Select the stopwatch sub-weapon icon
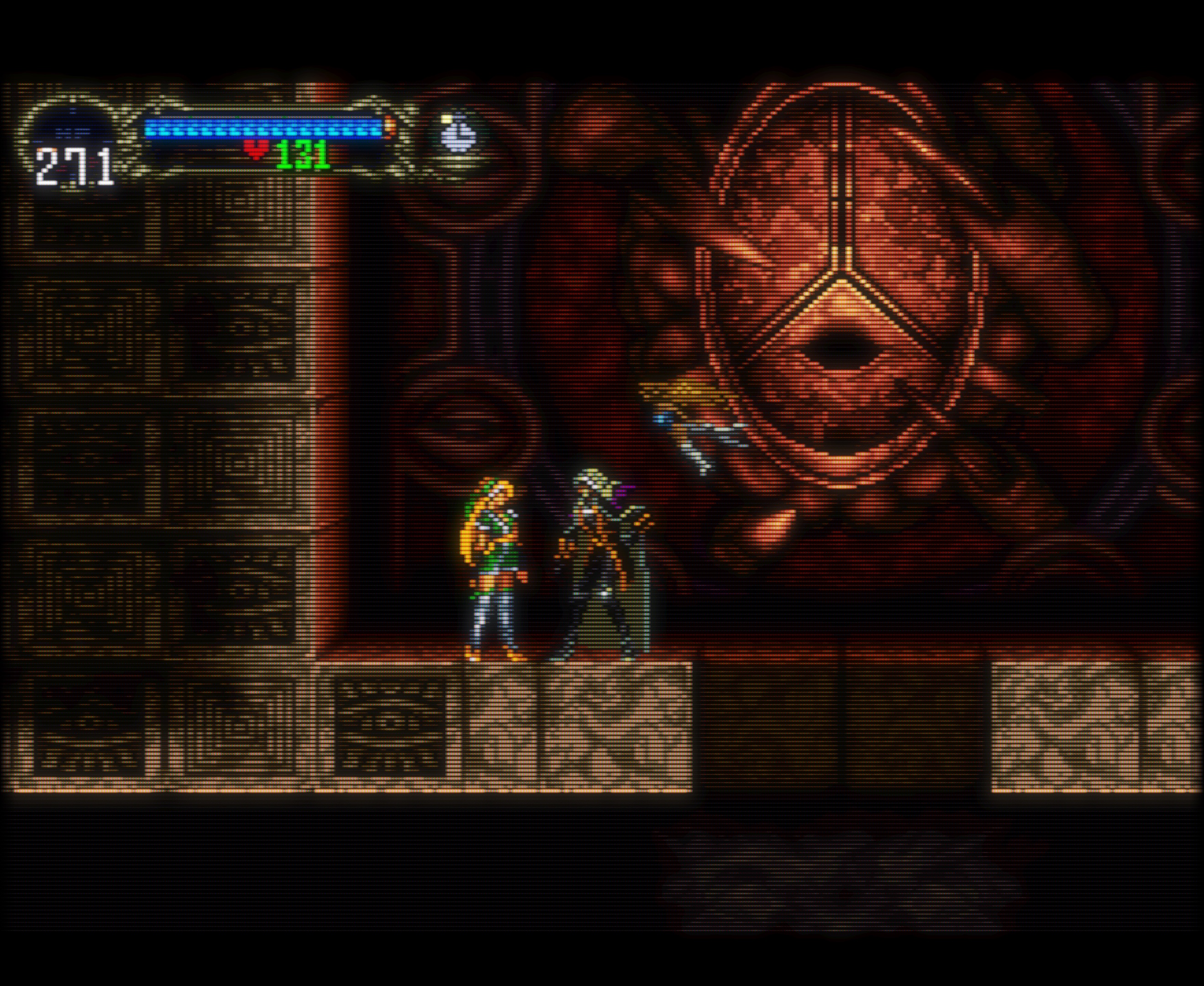This screenshot has height=986, width=1204. [x=458, y=134]
